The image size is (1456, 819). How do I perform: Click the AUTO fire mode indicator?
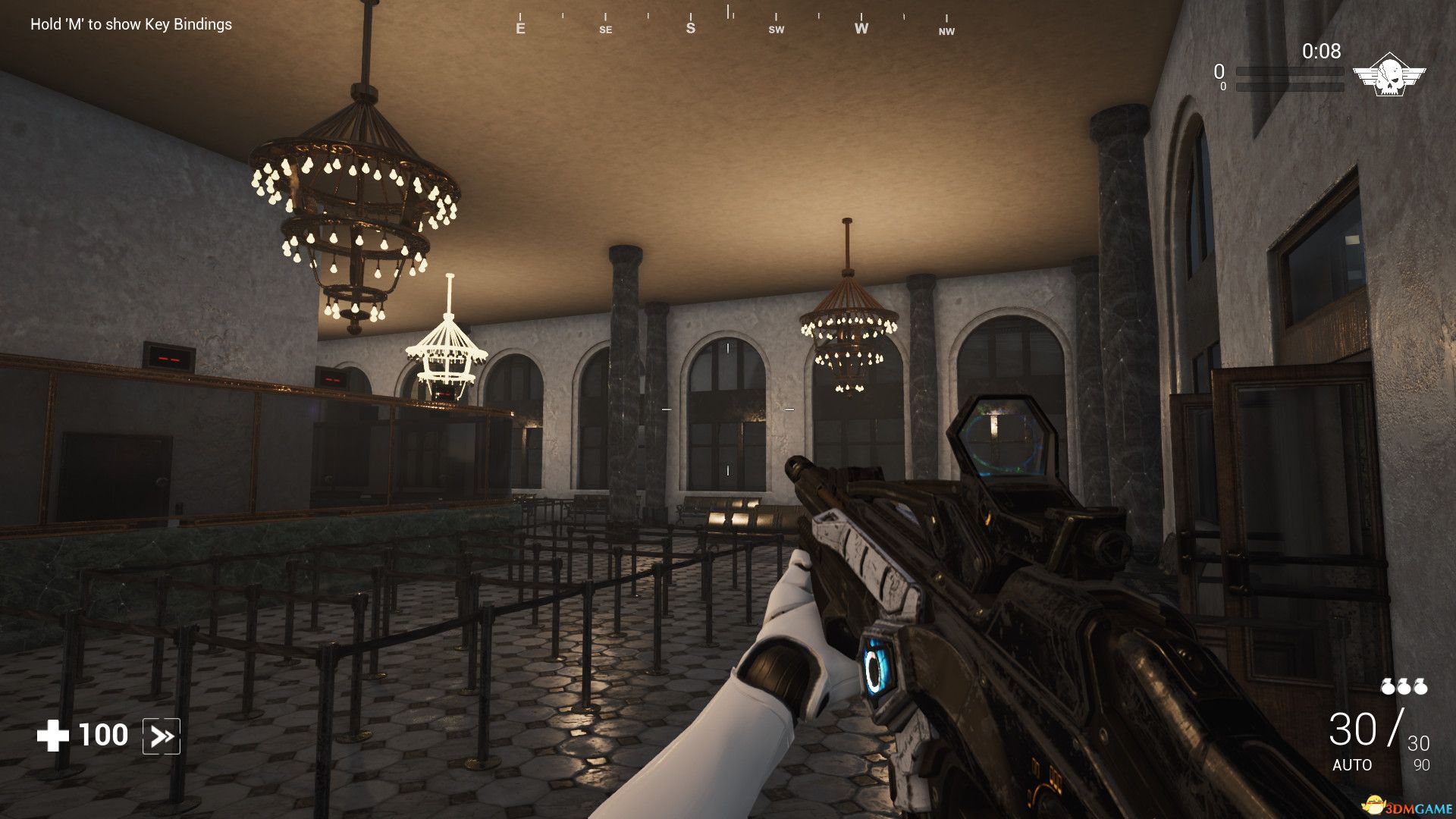point(1352,764)
